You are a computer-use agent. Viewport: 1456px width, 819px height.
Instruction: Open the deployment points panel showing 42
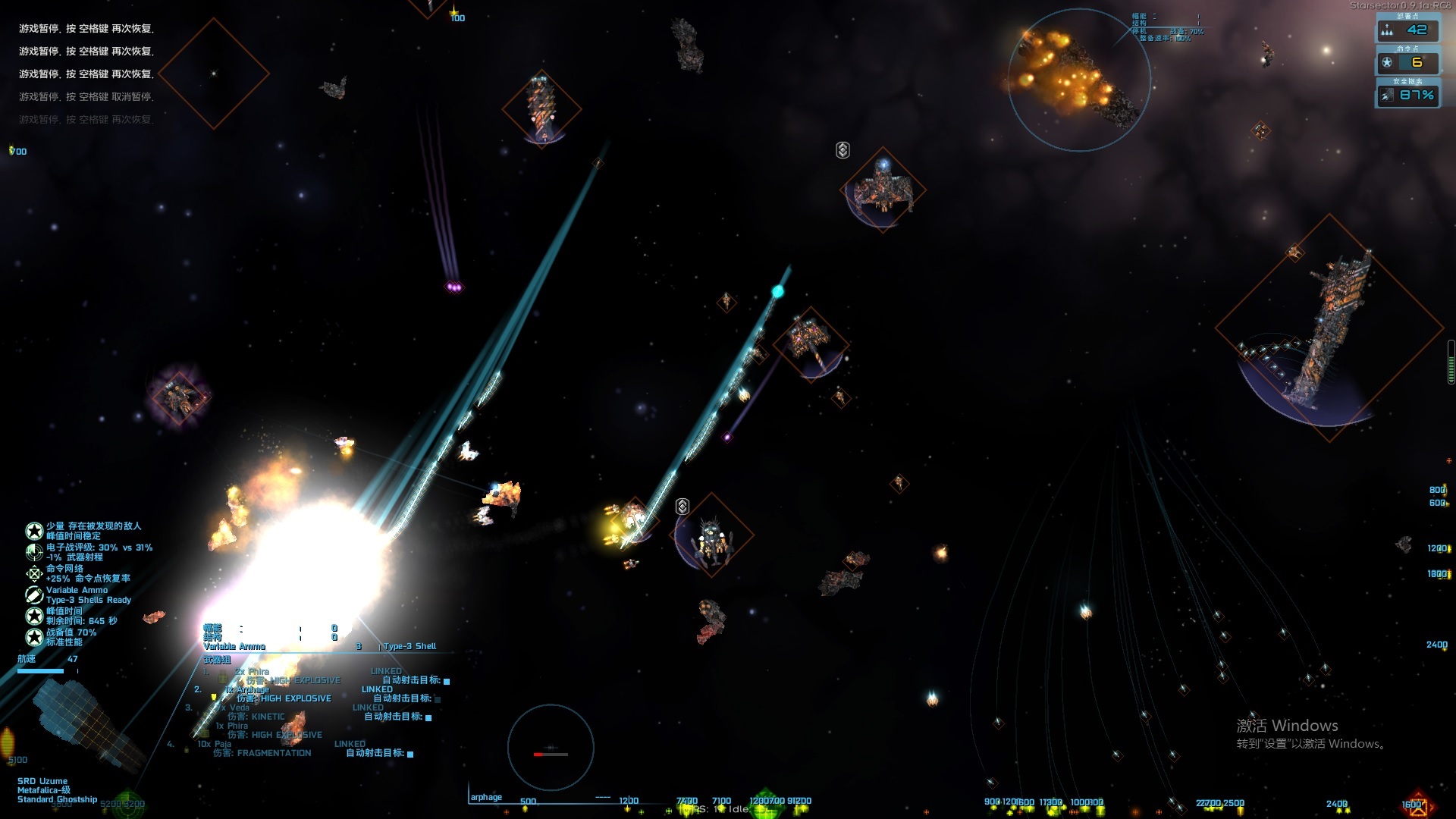click(1407, 30)
